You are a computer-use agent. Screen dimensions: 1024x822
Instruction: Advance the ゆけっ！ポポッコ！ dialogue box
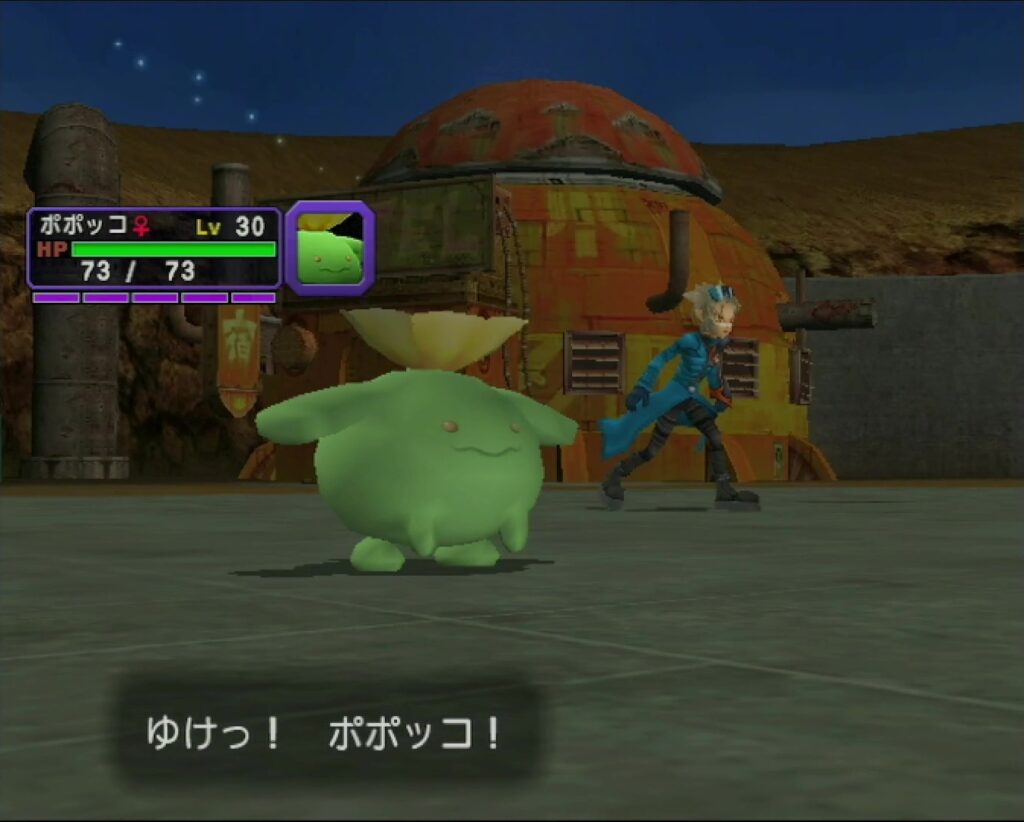(x=325, y=735)
